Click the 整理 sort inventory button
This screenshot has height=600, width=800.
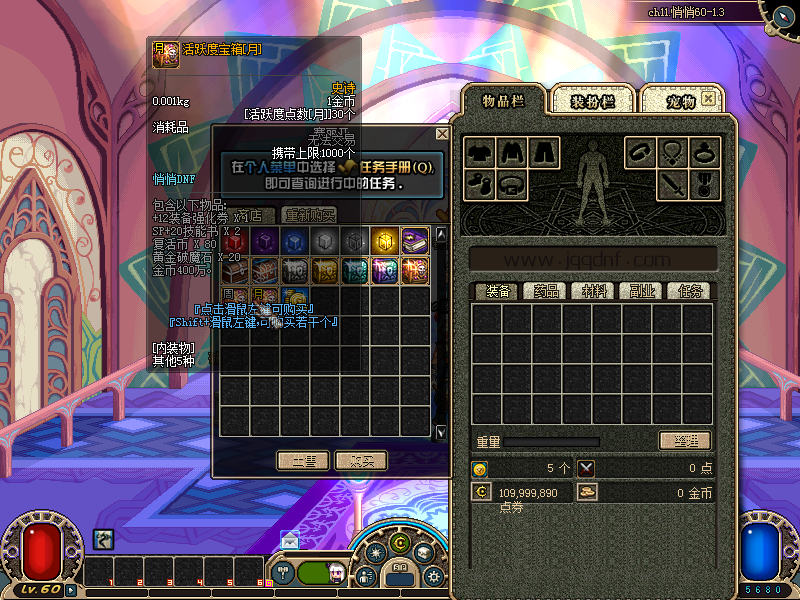click(x=685, y=441)
